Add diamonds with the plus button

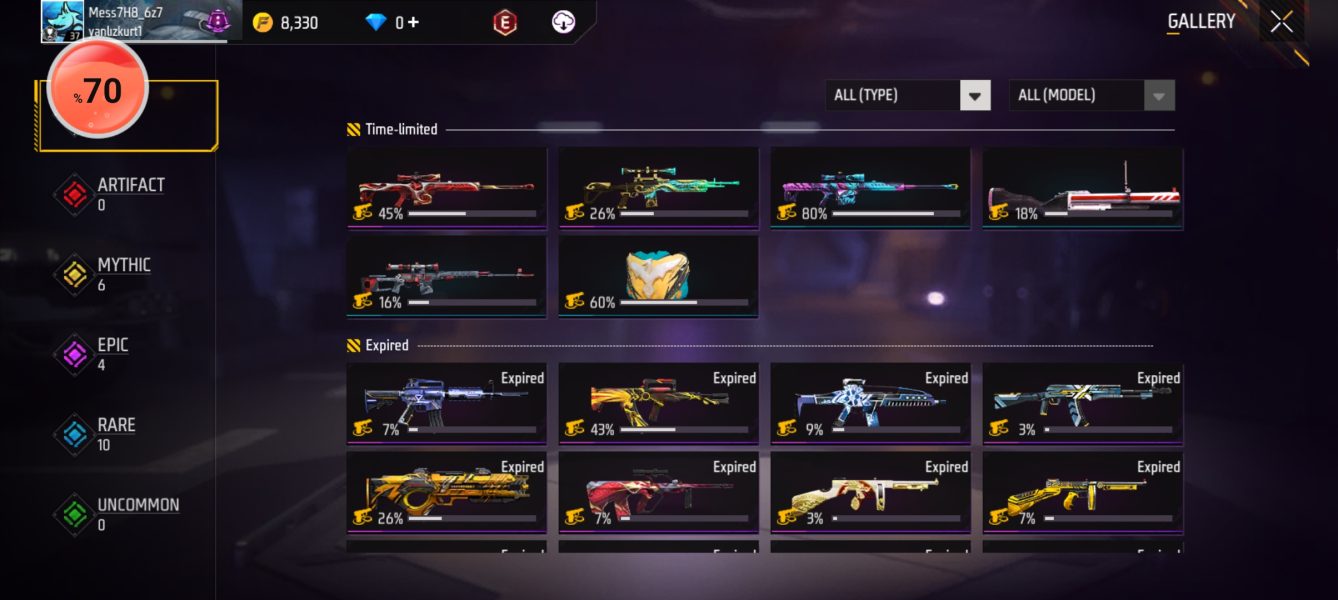tap(413, 22)
